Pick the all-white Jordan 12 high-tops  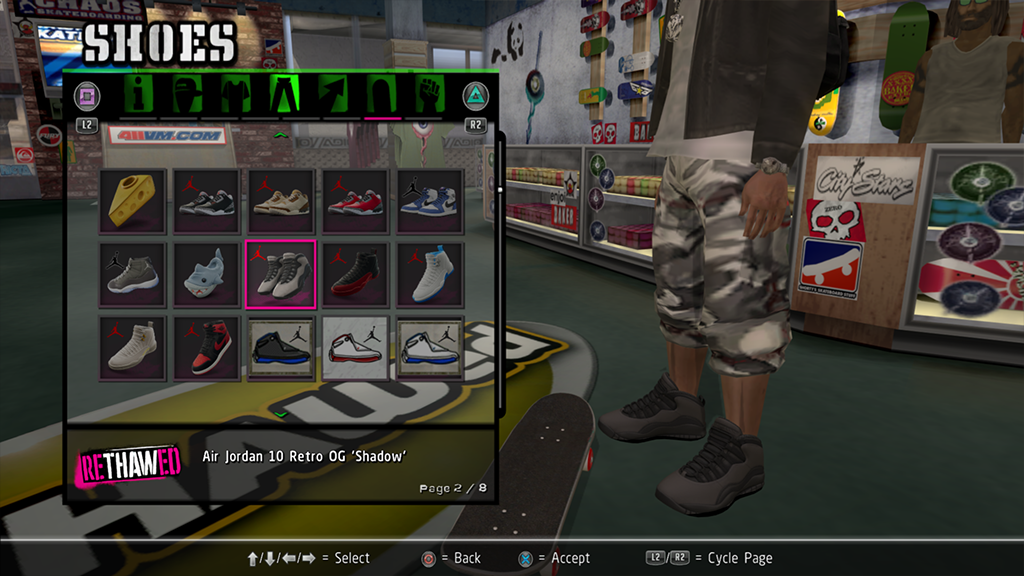coord(134,348)
